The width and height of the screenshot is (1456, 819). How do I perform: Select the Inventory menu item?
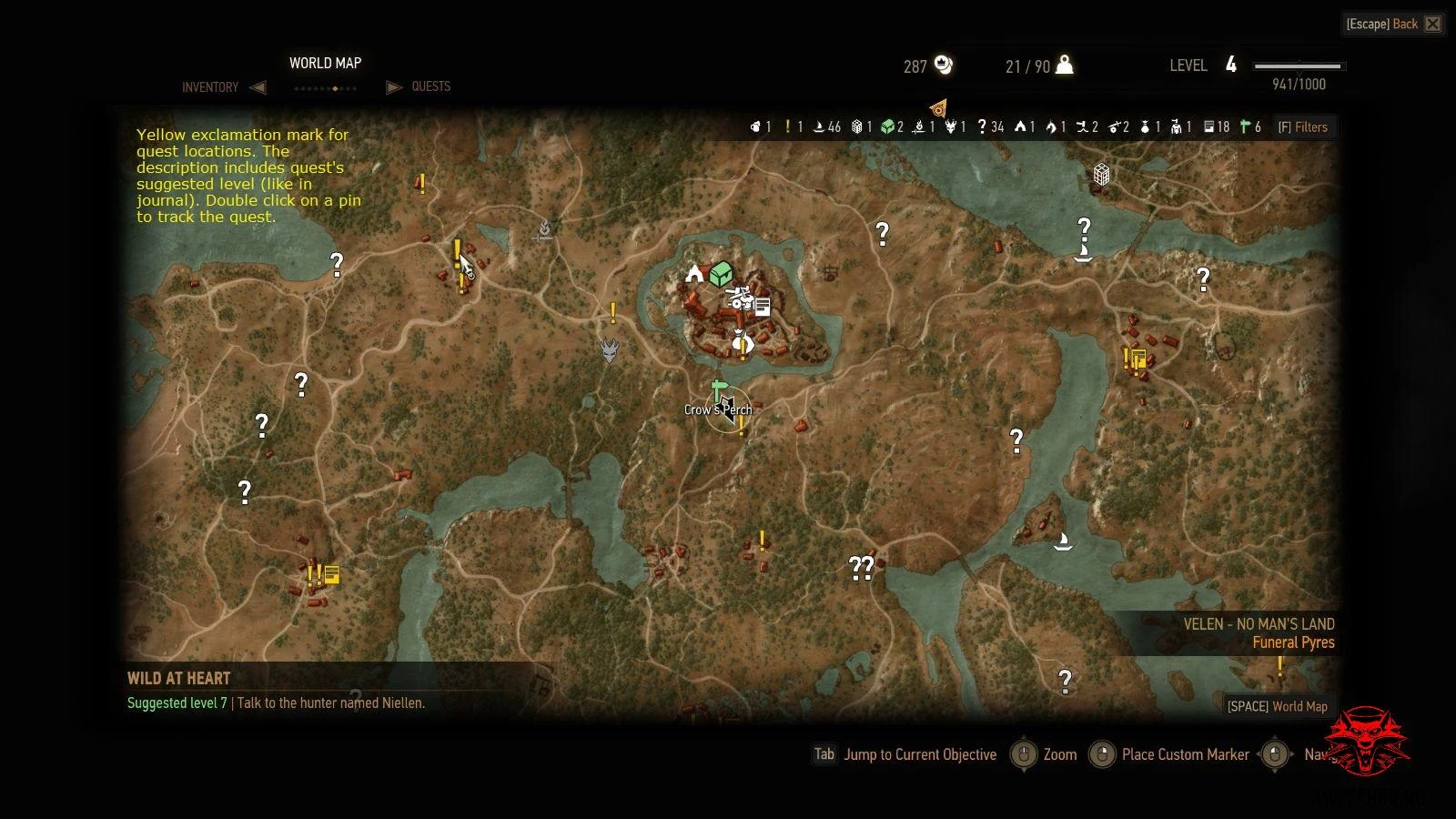click(210, 86)
